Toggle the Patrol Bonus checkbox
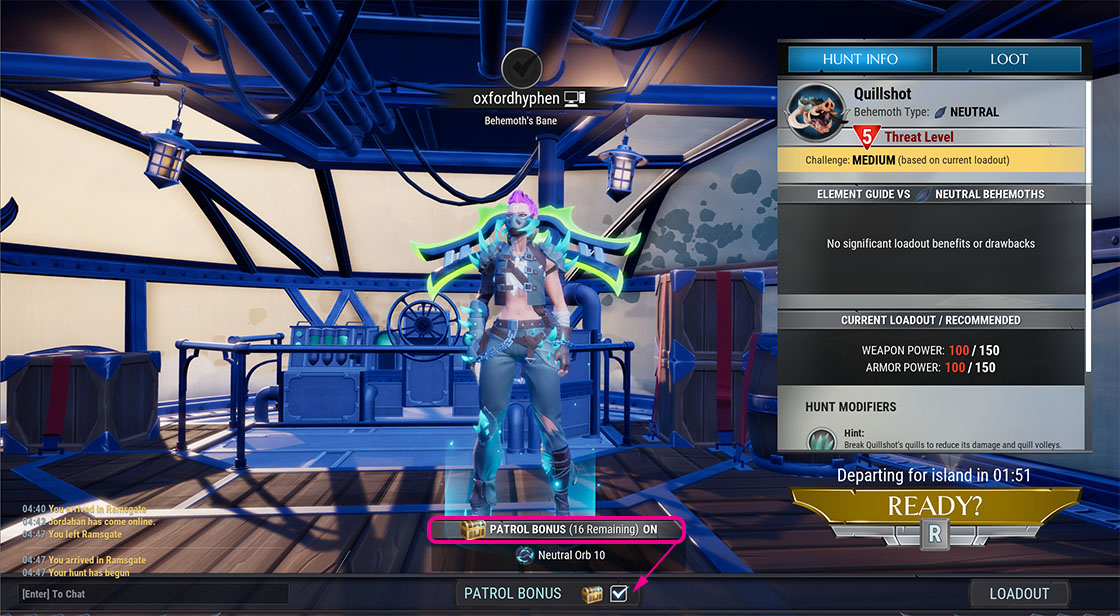This screenshot has width=1120, height=616. [619, 593]
